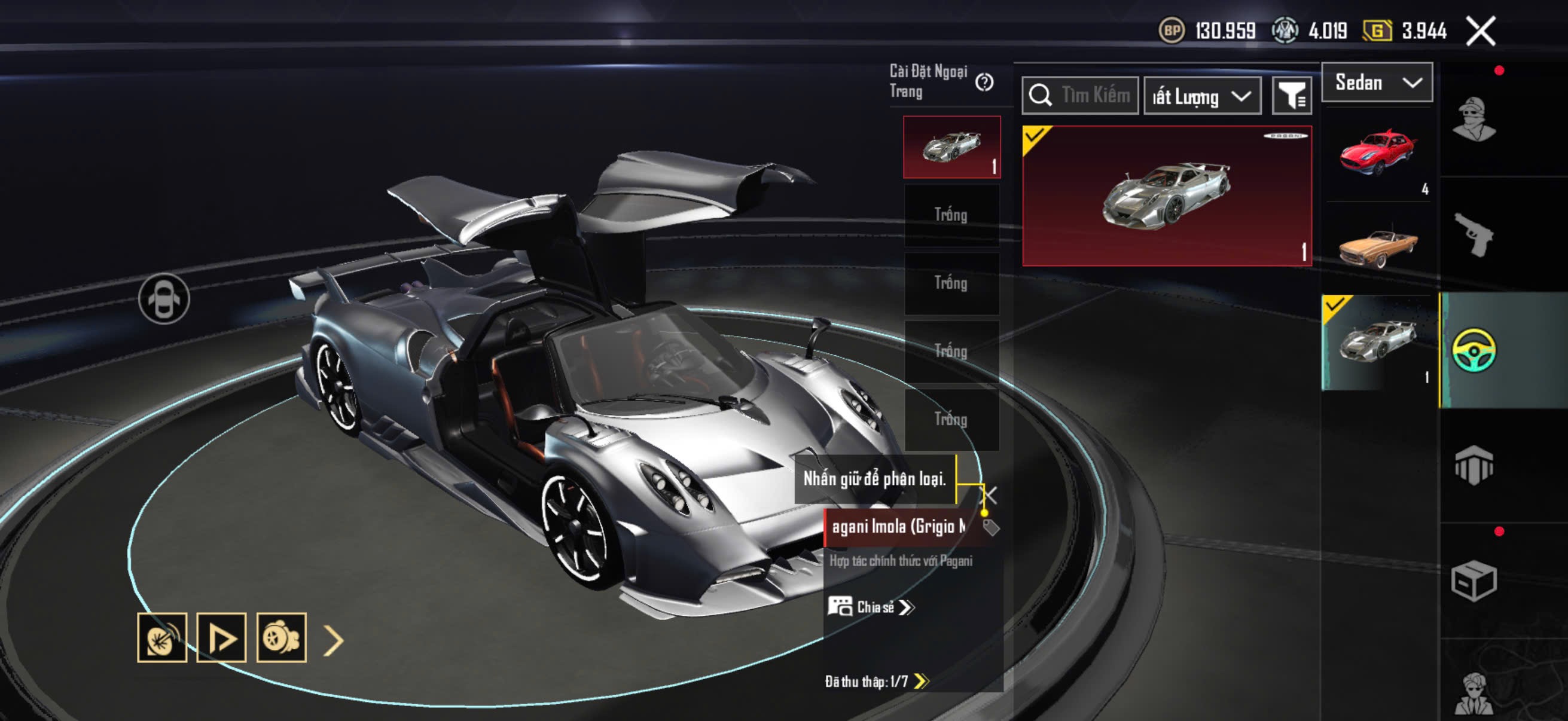1568x721 pixels.
Task: Open the Chất Lượng sort dropdown
Action: (1202, 96)
